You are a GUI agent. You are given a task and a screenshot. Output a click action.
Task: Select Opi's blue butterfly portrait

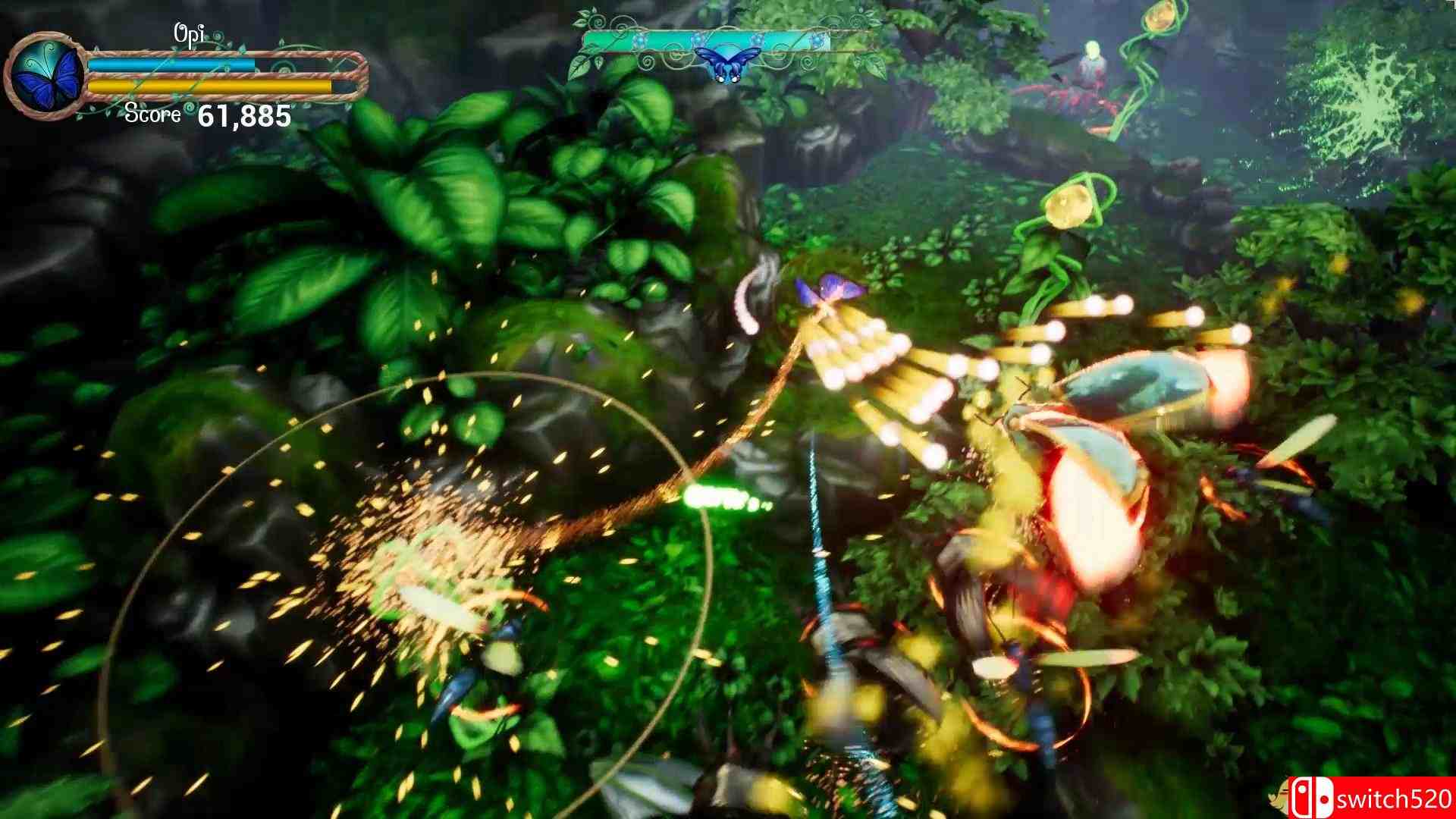(45, 72)
